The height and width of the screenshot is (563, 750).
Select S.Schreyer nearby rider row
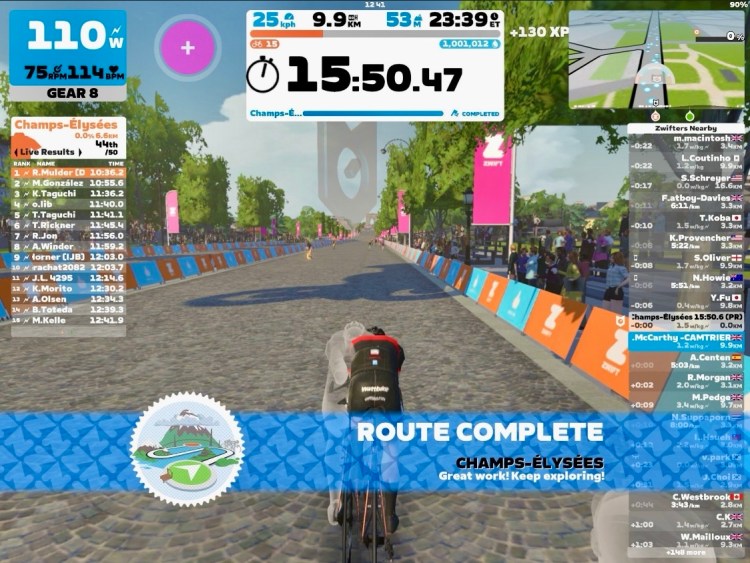(686, 181)
